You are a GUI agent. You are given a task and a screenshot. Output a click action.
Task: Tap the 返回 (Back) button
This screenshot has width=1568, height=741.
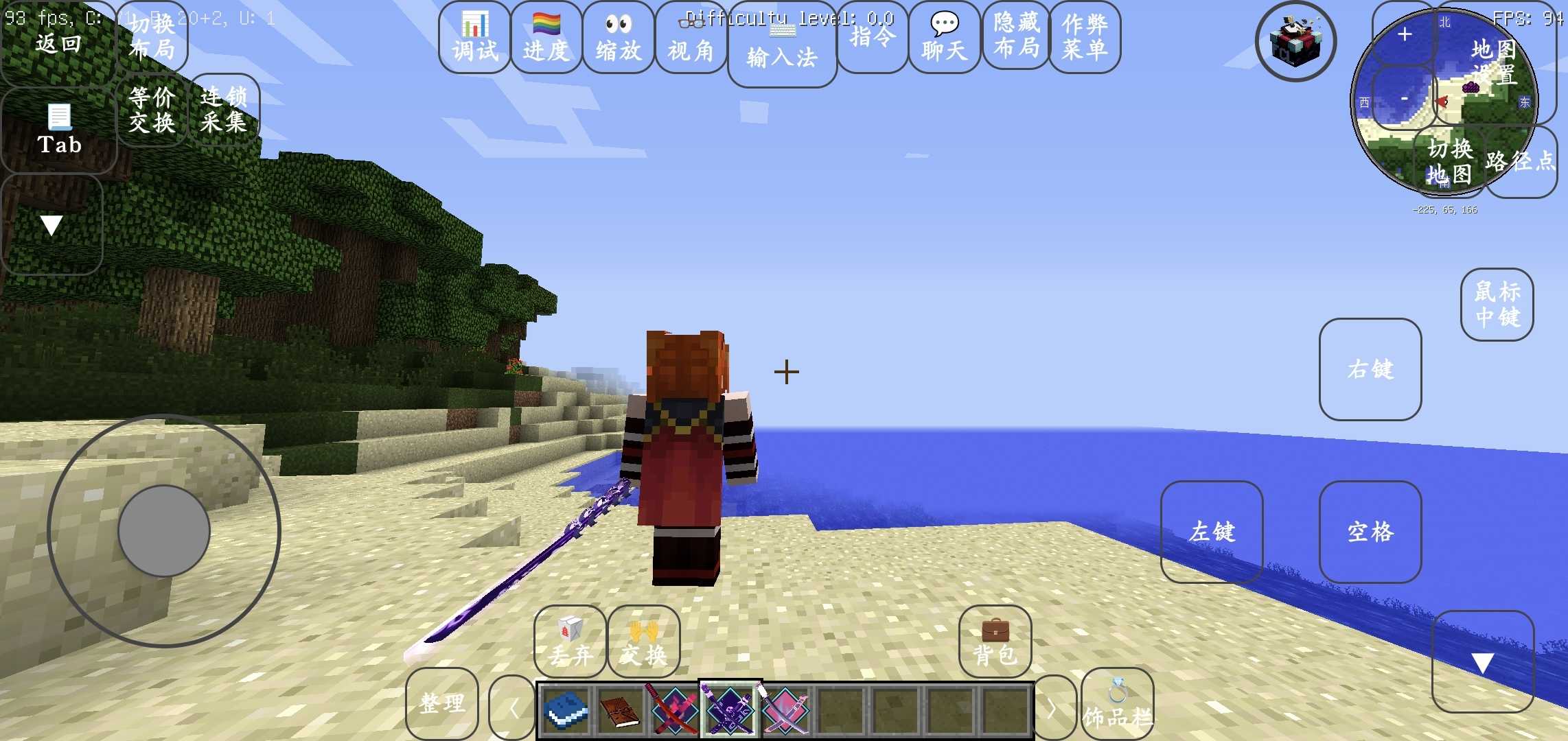[x=58, y=43]
